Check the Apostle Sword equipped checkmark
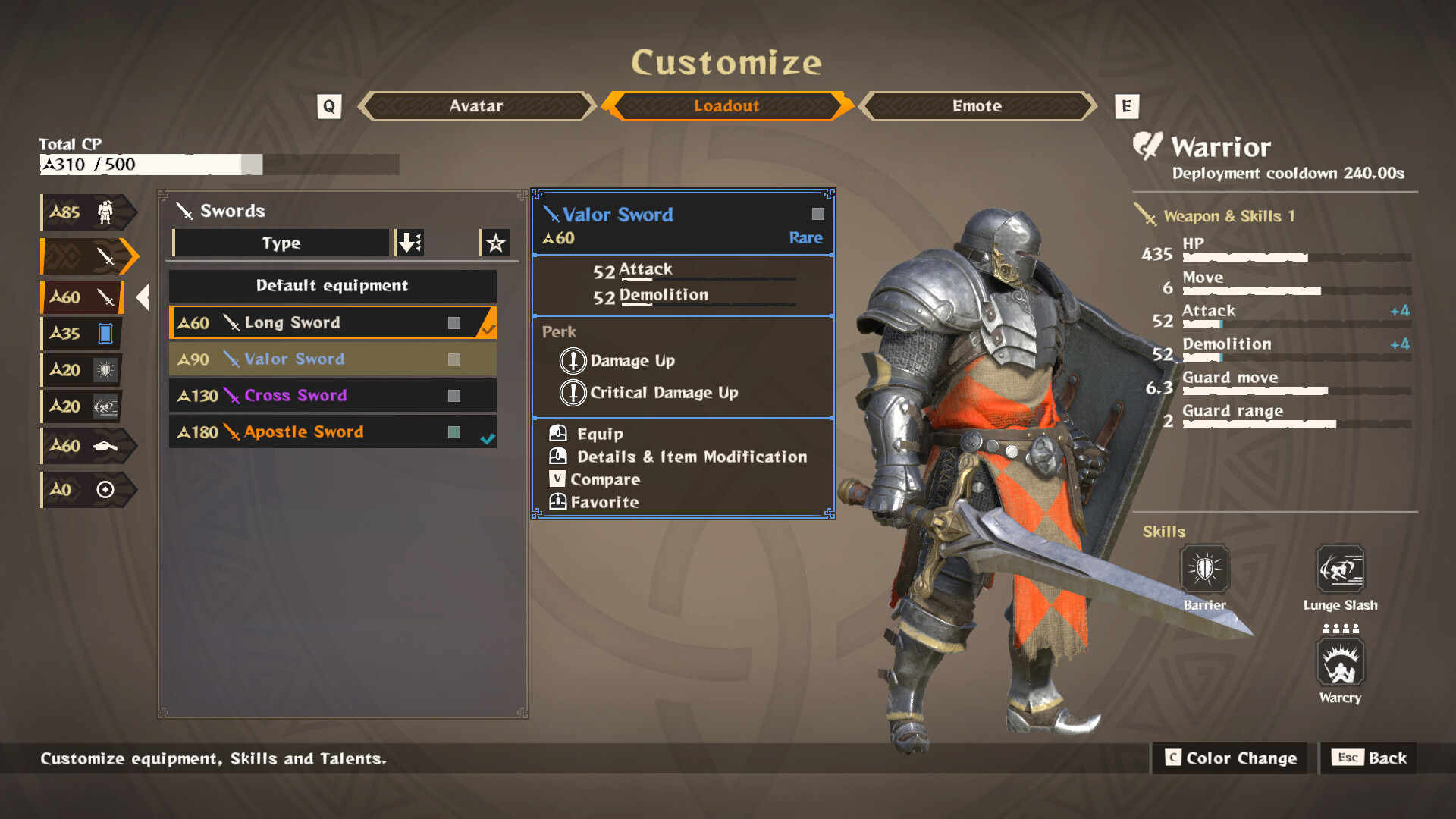The width and height of the screenshot is (1456, 819). point(490,438)
